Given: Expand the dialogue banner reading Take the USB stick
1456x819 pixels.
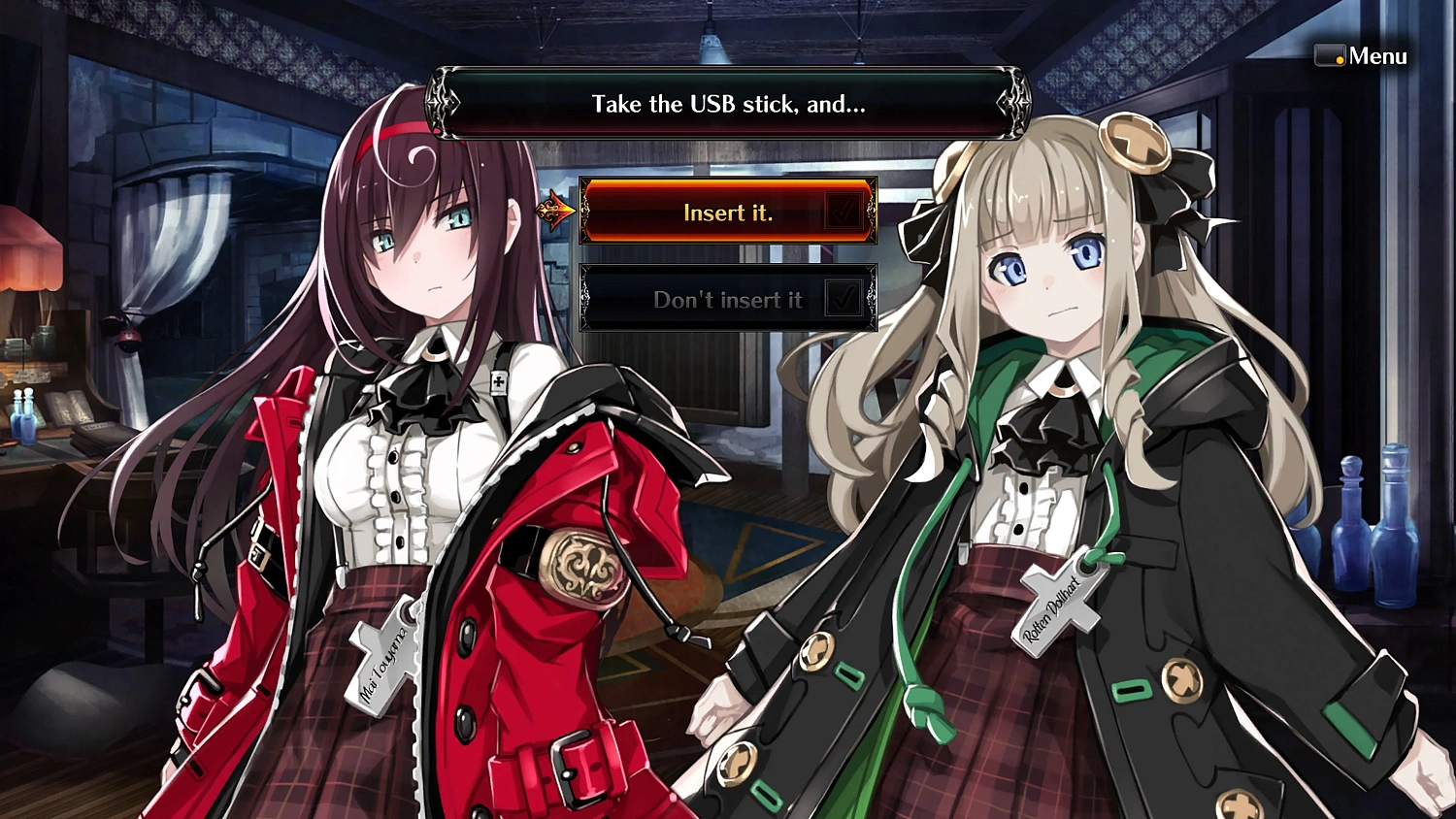Looking at the screenshot, I should (x=725, y=104).
